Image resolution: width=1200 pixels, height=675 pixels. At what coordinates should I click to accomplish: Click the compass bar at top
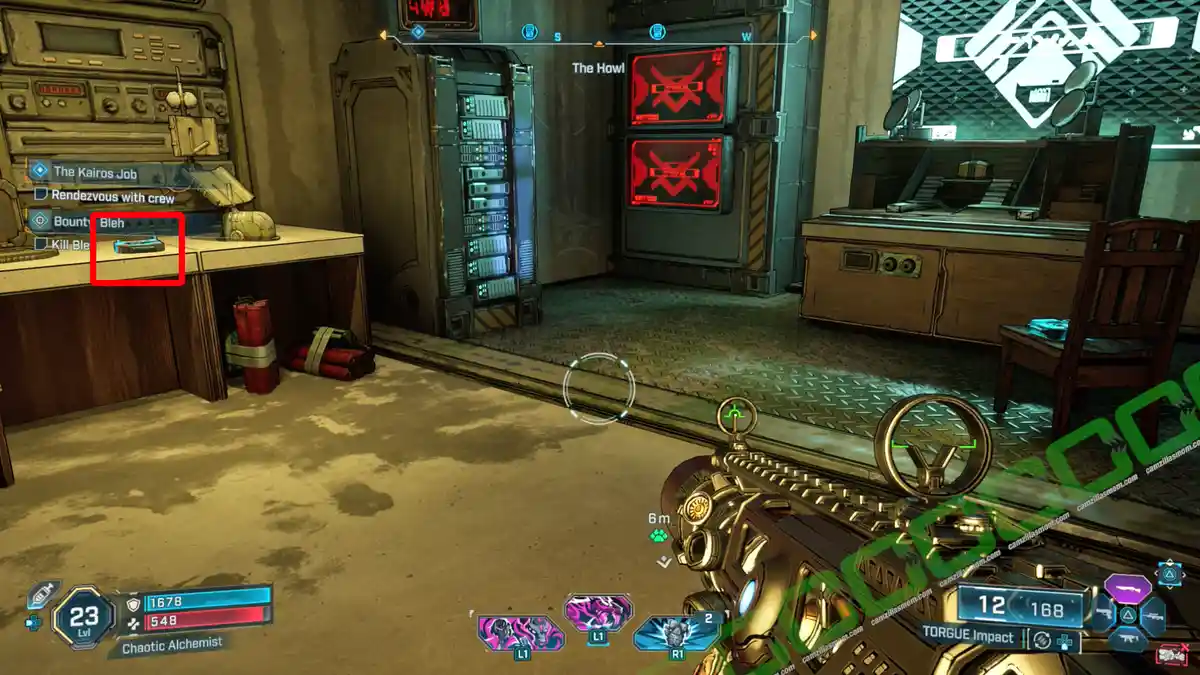[598, 37]
